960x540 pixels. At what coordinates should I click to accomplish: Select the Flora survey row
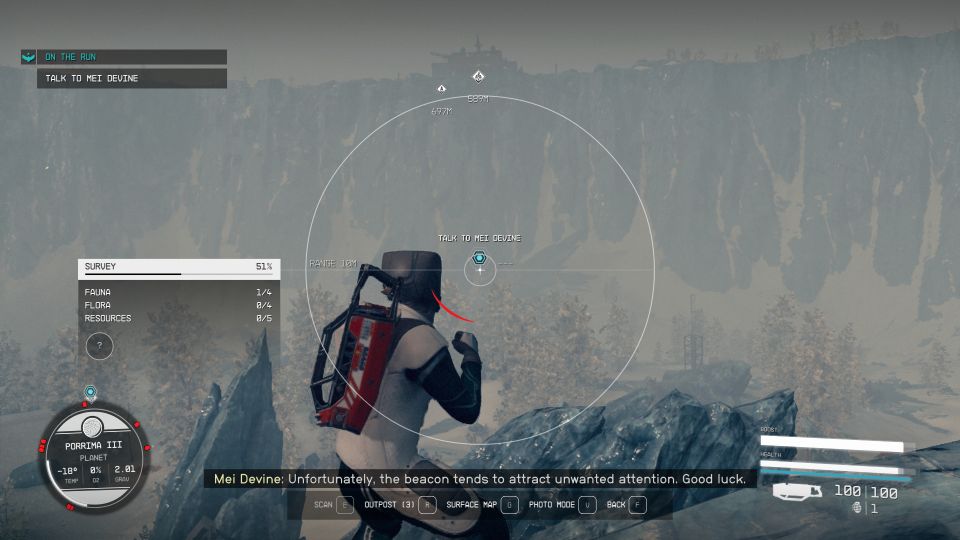tap(177, 305)
